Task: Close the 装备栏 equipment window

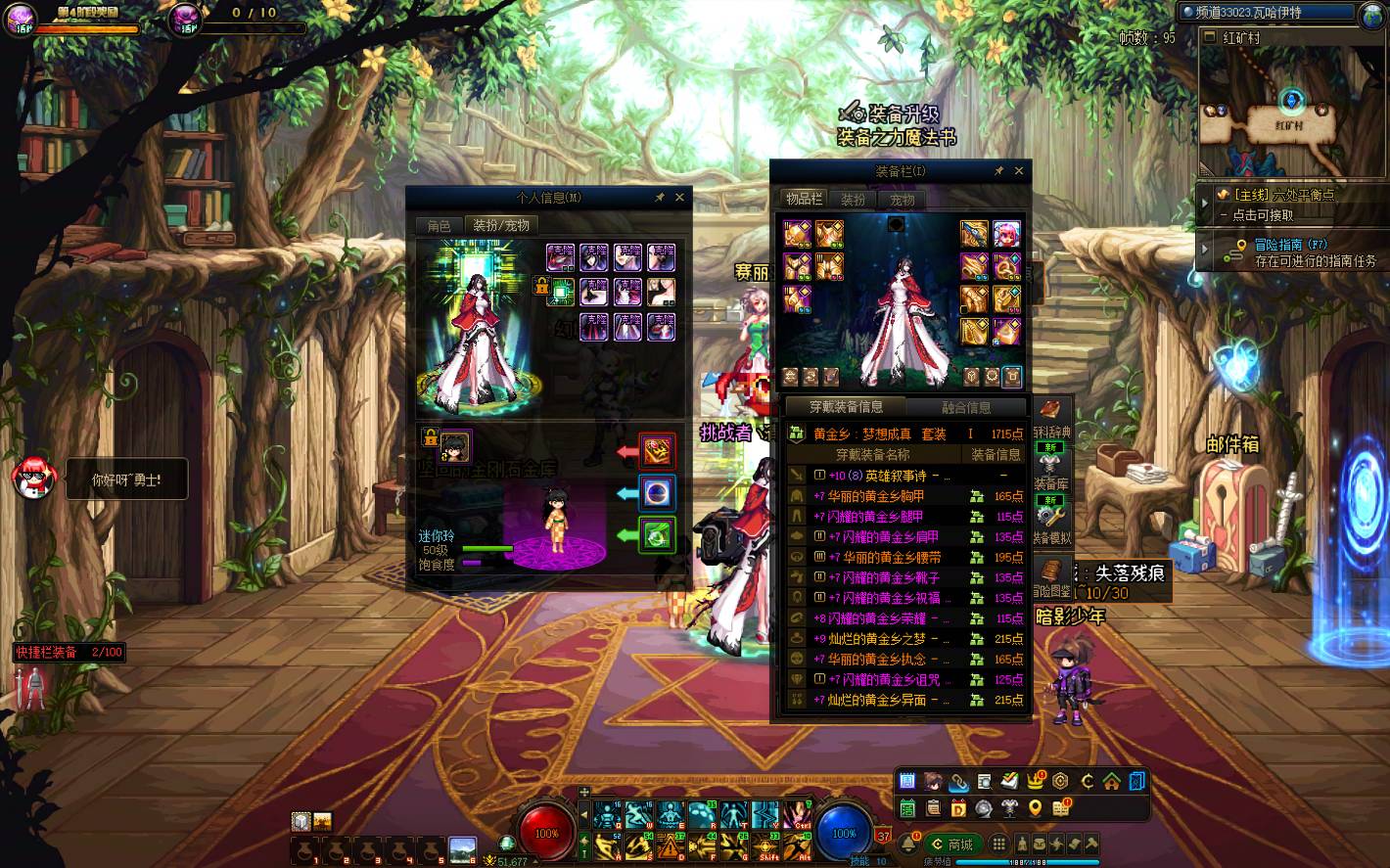Action: click(1019, 171)
